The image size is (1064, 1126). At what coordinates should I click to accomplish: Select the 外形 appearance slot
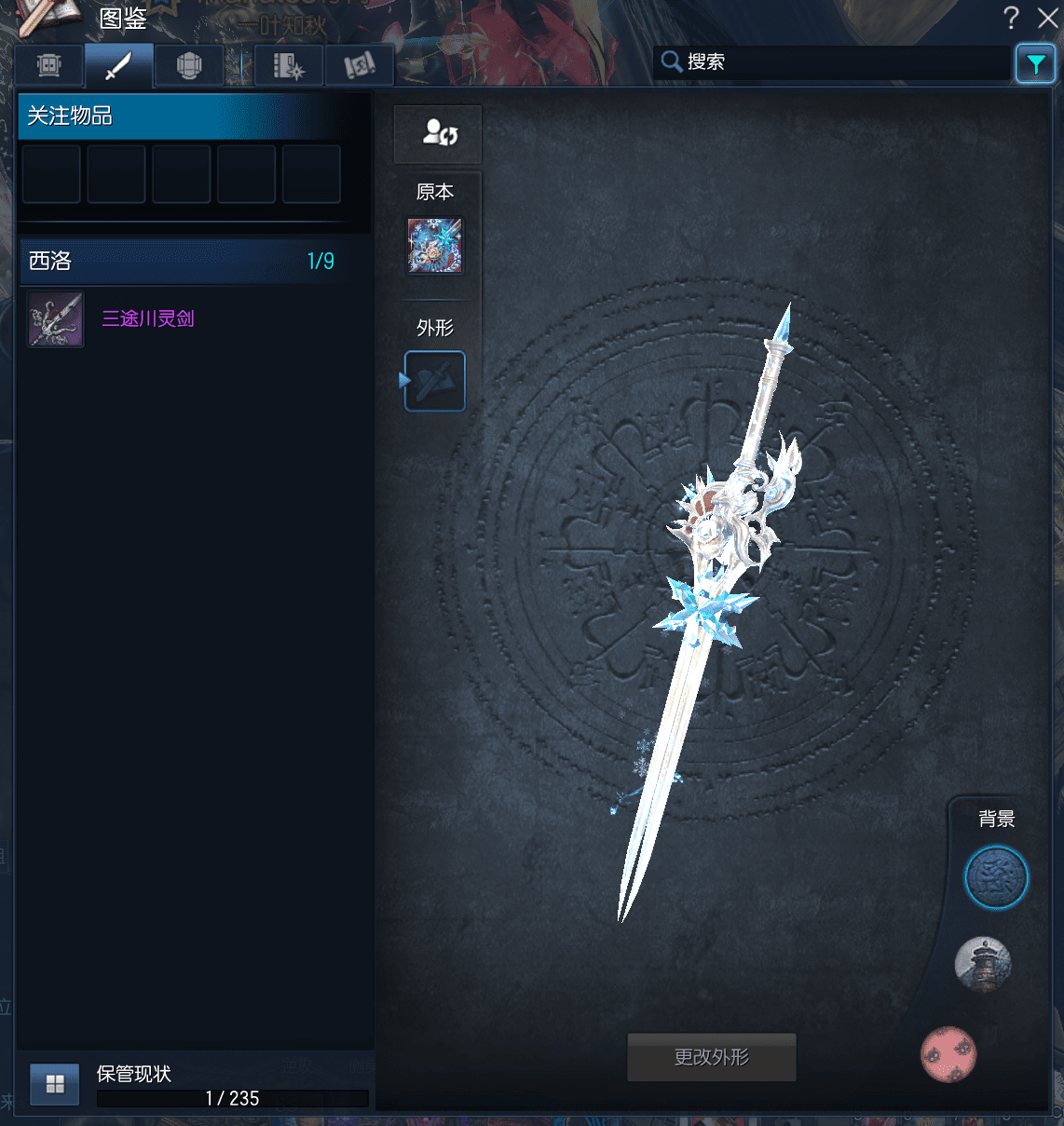pyautogui.click(x=435, y=381)
